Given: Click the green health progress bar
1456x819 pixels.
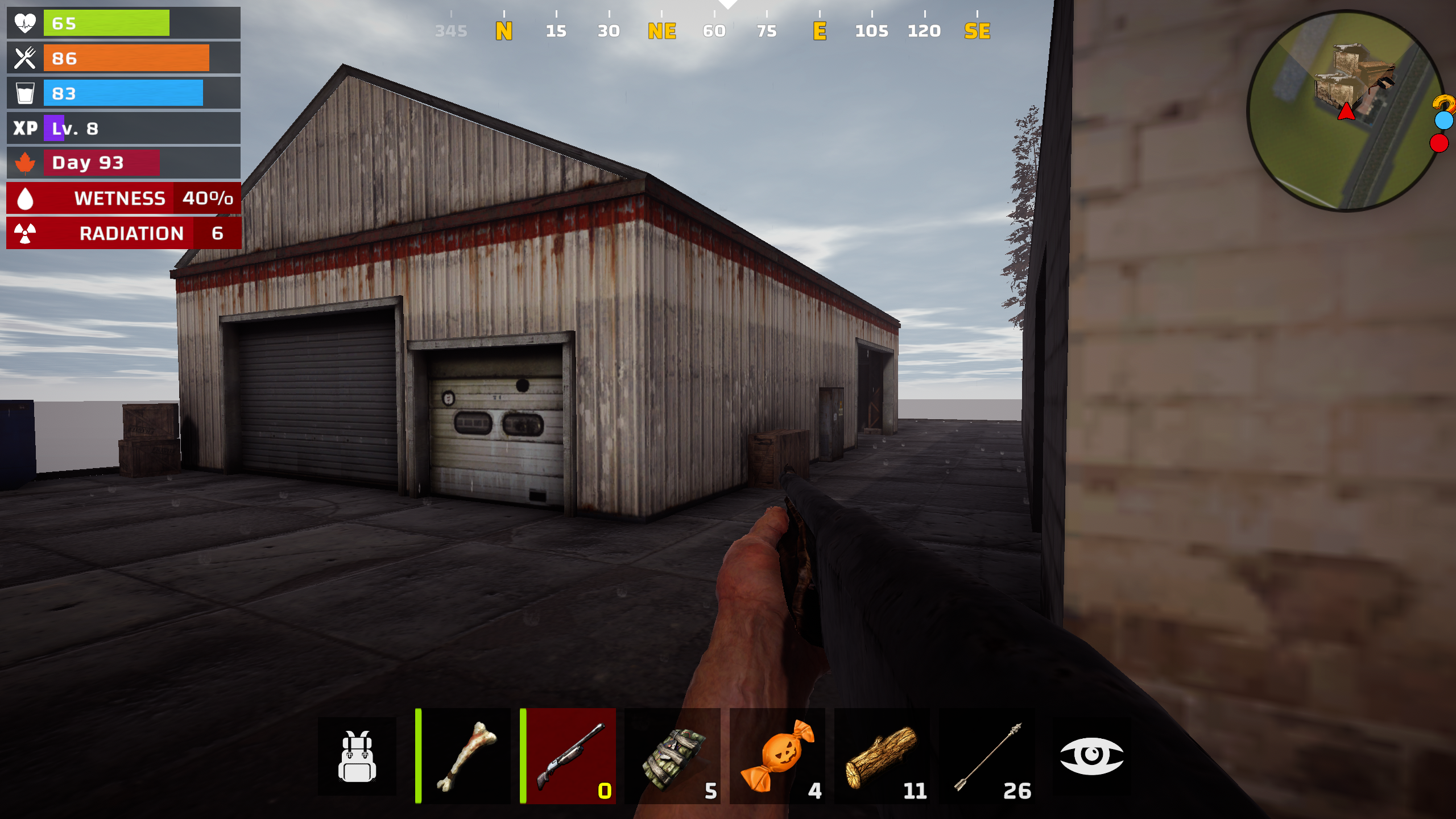Looking at the screenshot, I should pos(105,23).
